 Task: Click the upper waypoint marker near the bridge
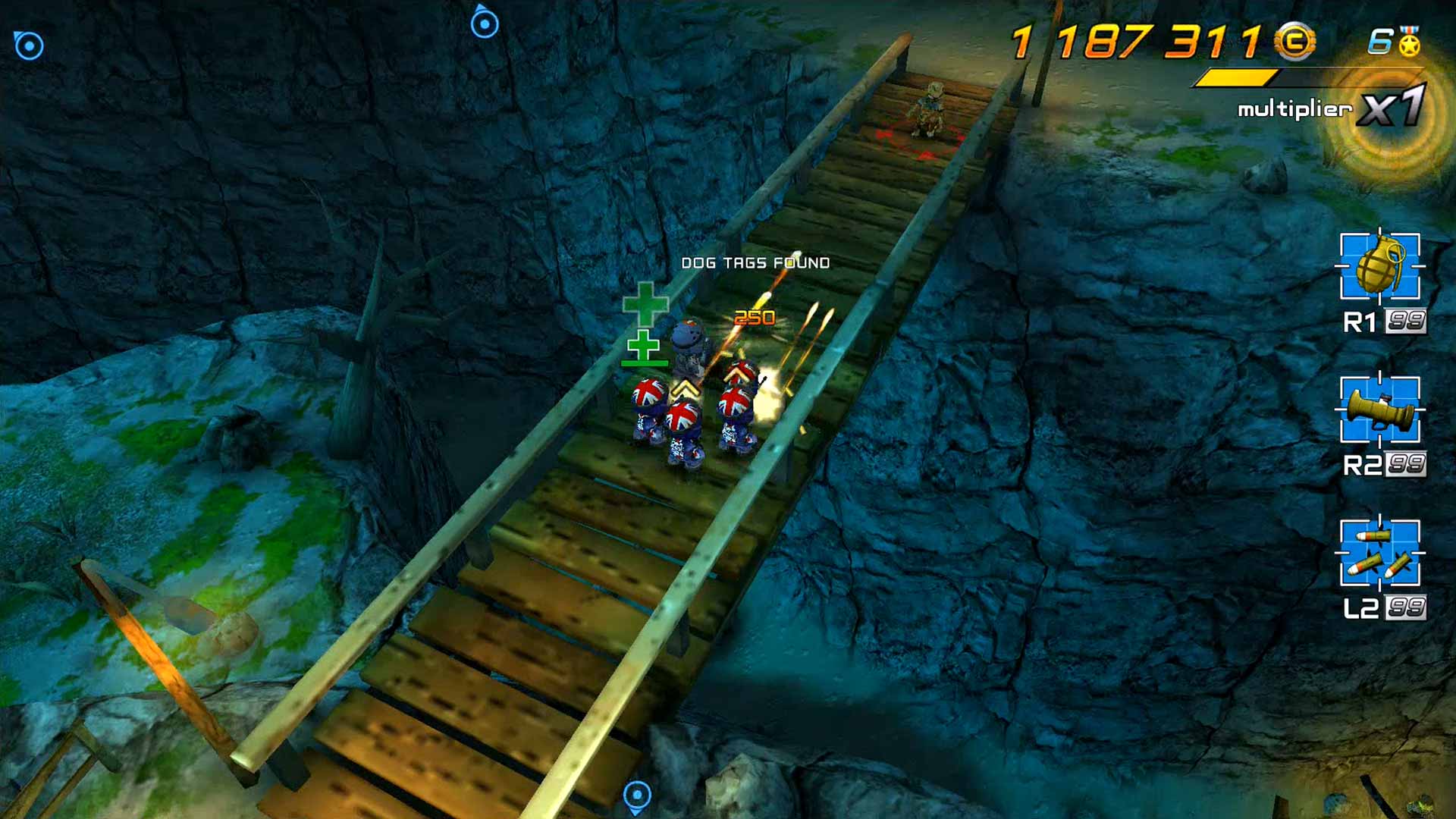(x=483, y=23)
